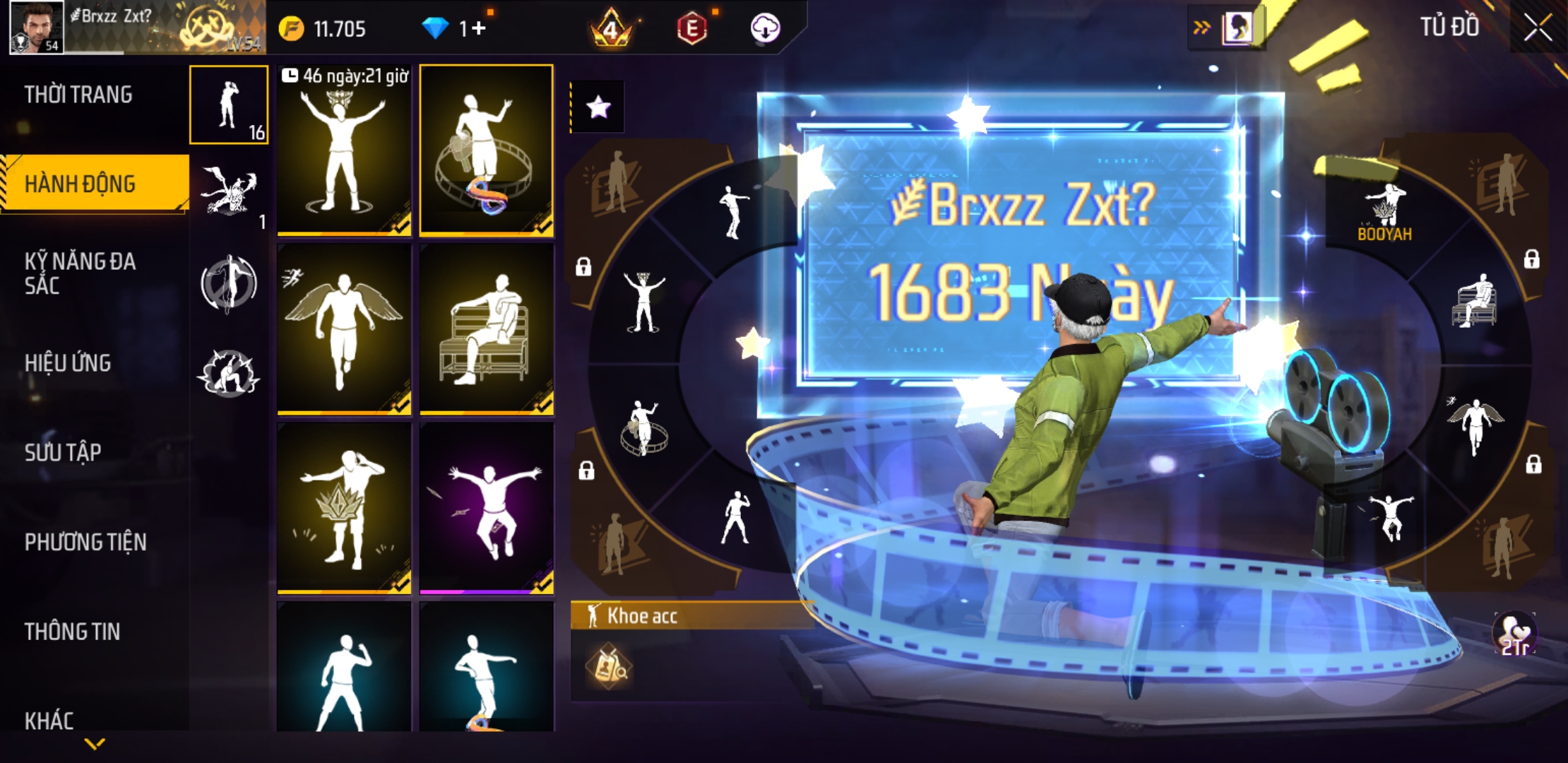Choose the bench sitting emote tile
The height and width of the screenshot is (763, 1568).
pos(487,329)
